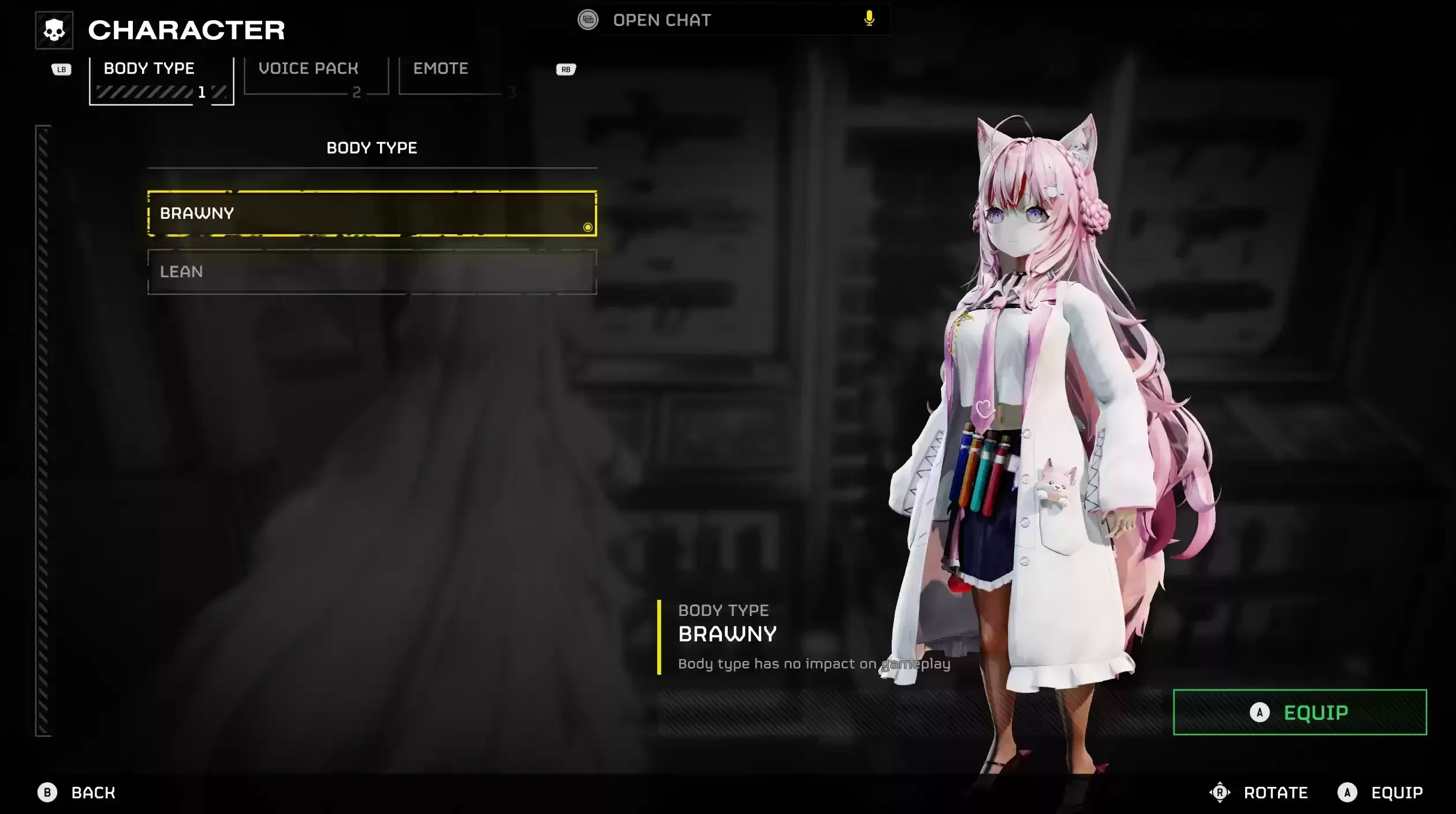Choose the Lean body type
The width and height of the screenshot is (1456, 814).
[x=372, y=272]
